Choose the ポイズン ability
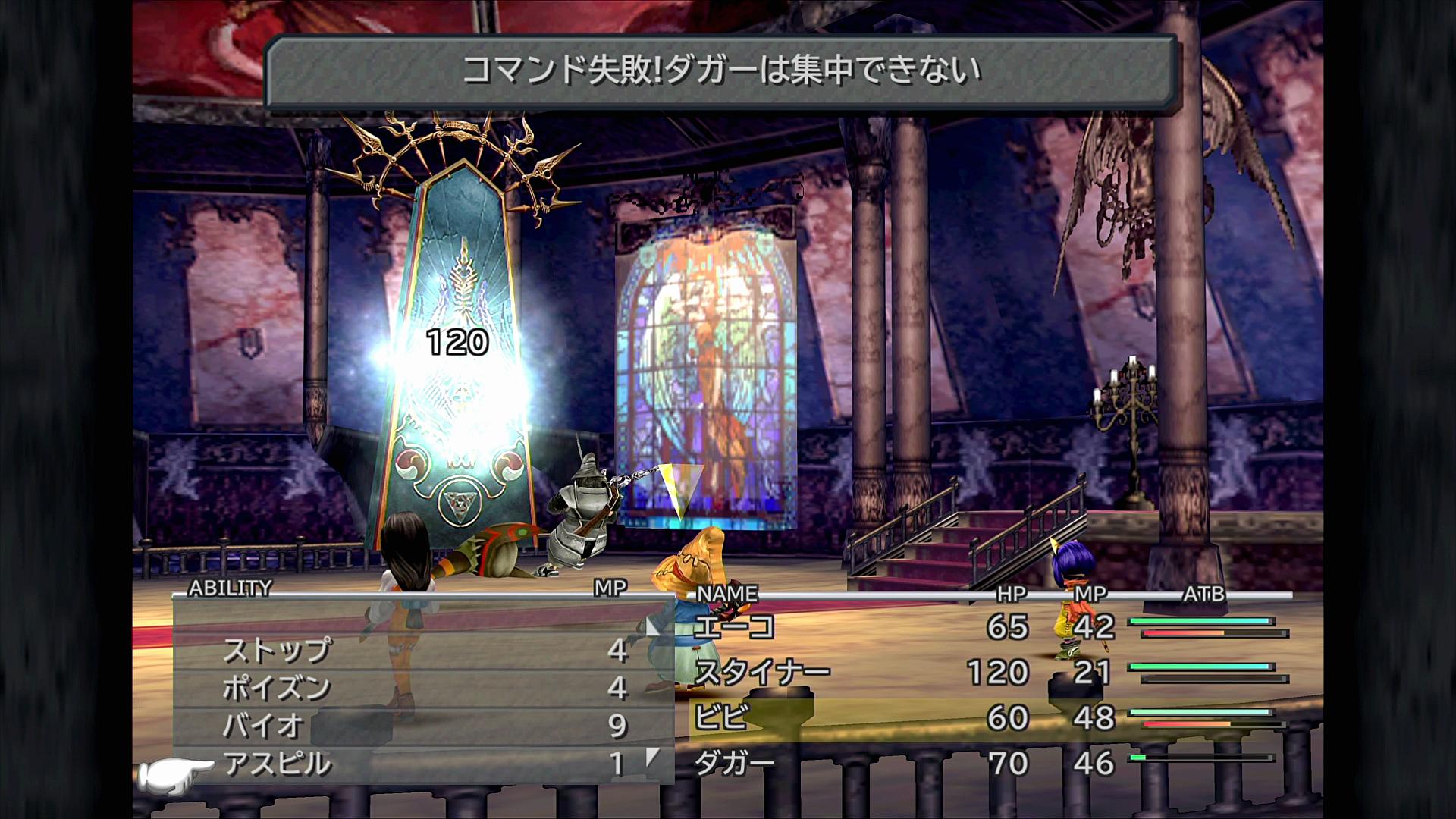1456x819 pixels. pyautogui.click(x=277, y=688)
